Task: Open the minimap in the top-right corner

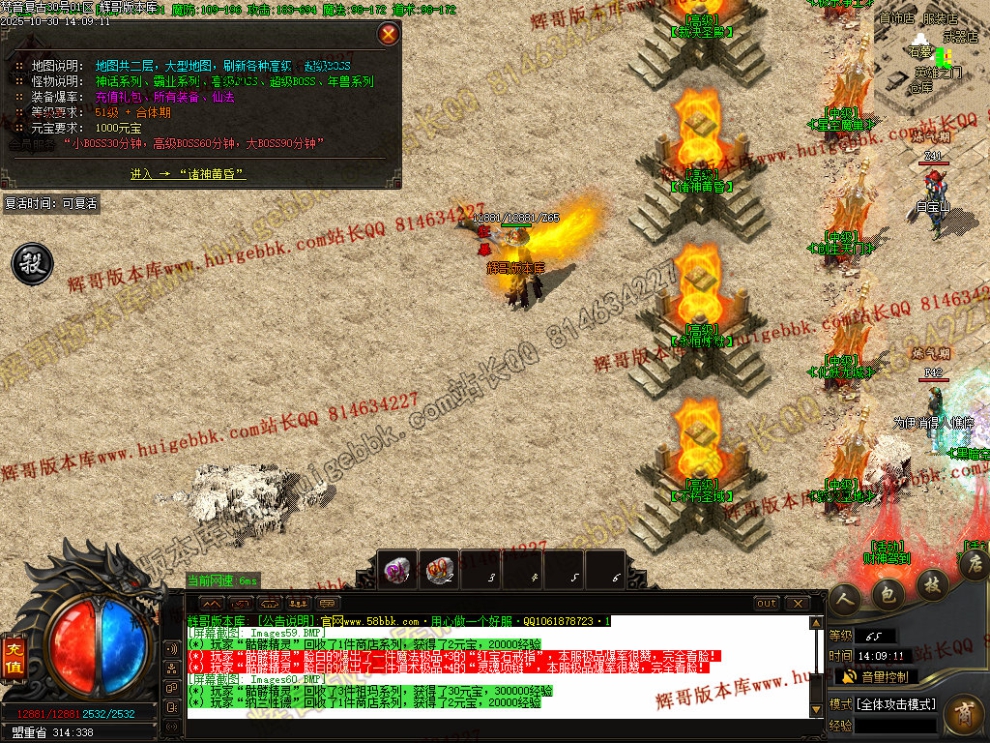Action: tap(932, 60)
